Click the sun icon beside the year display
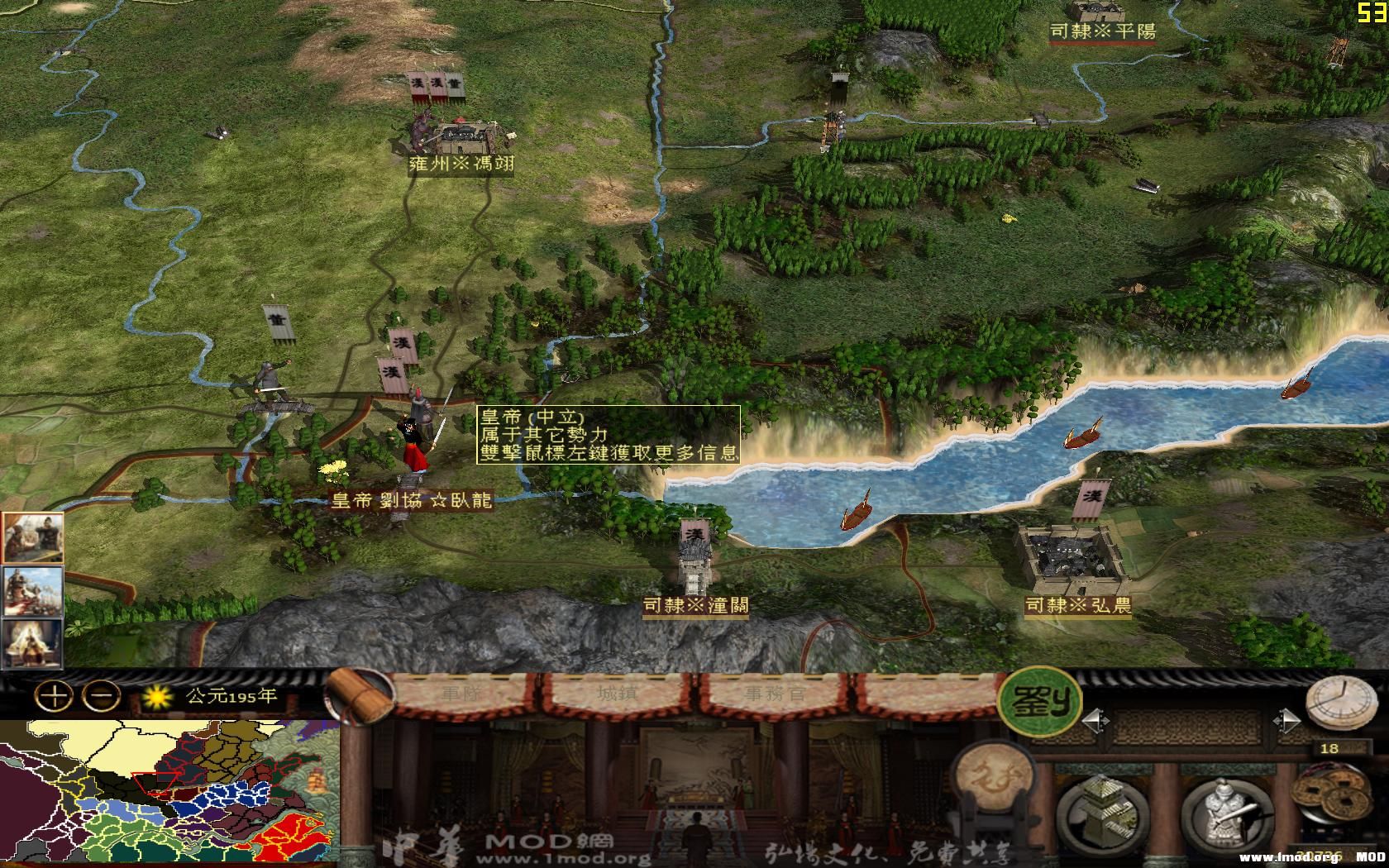The image size is (1389, 868). 156,699
